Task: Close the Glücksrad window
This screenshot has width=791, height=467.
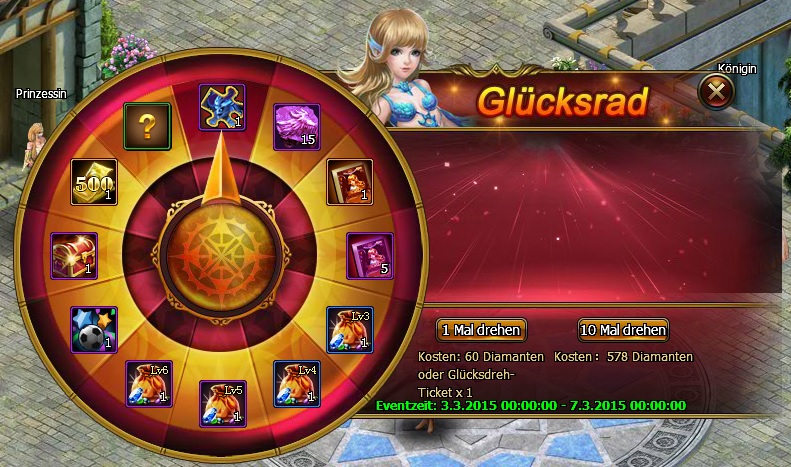Action: point(716,94)
